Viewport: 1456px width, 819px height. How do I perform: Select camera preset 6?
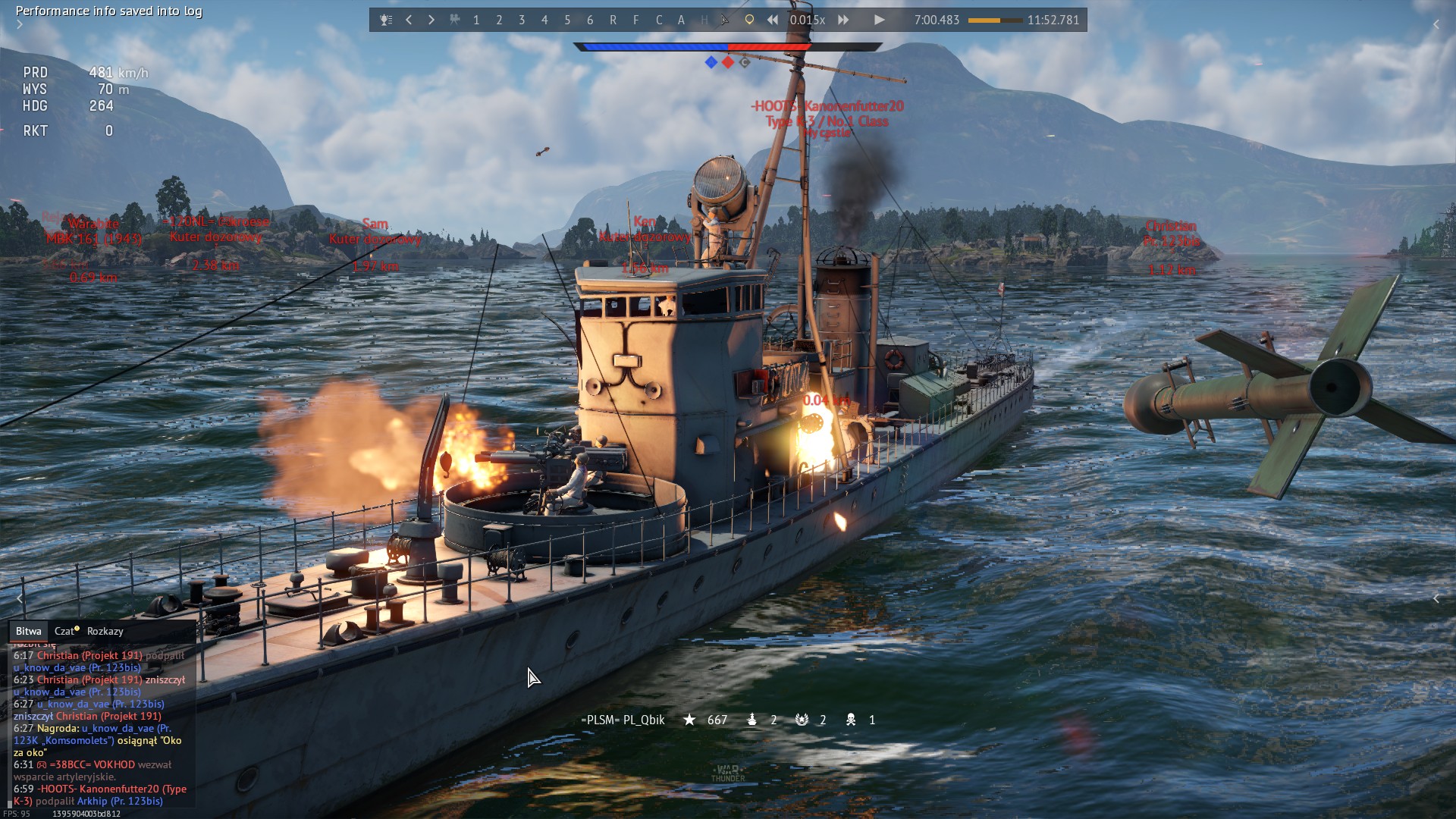click(590, 20)
